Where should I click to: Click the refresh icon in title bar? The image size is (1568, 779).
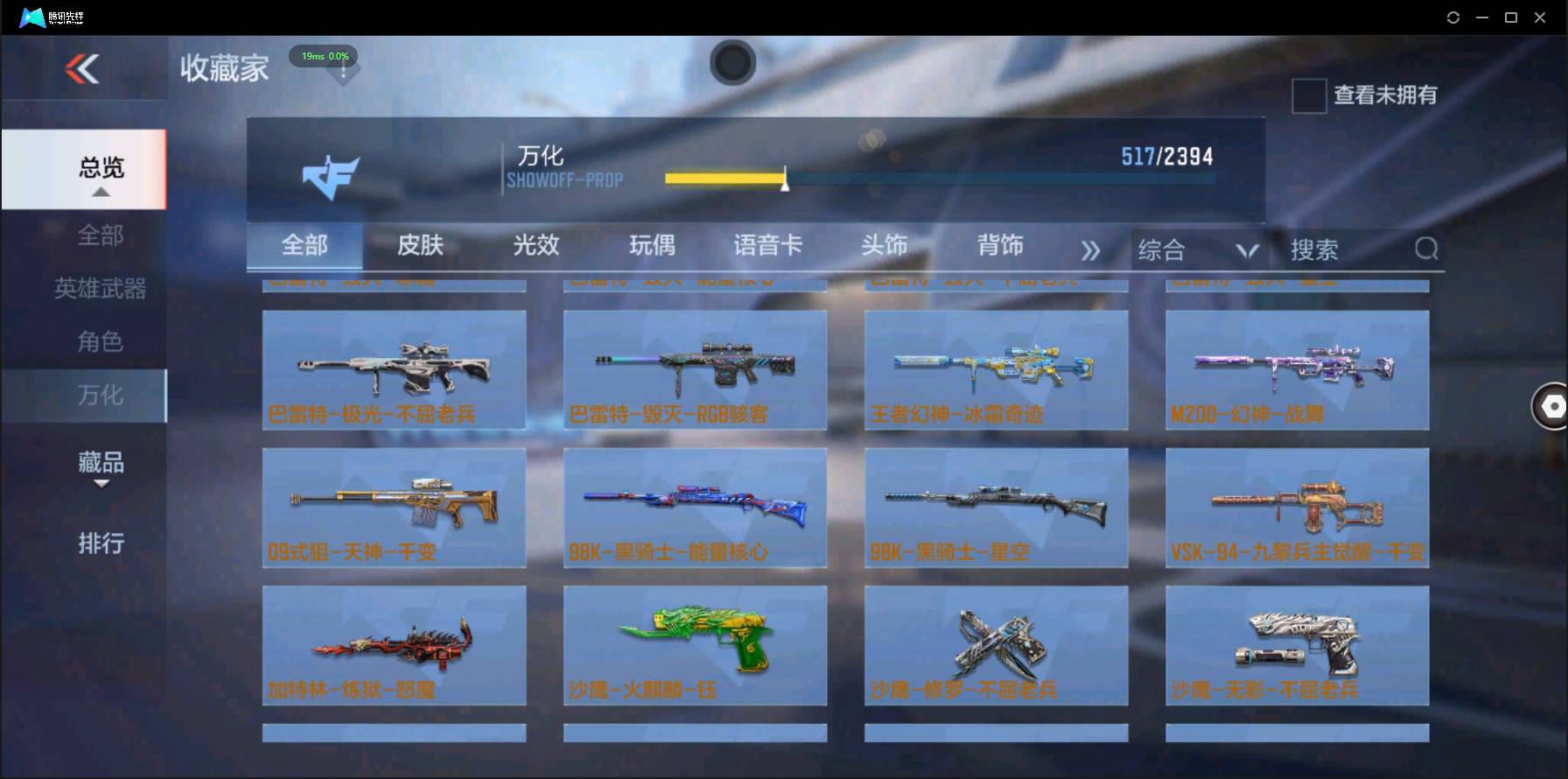(1452, 17)
